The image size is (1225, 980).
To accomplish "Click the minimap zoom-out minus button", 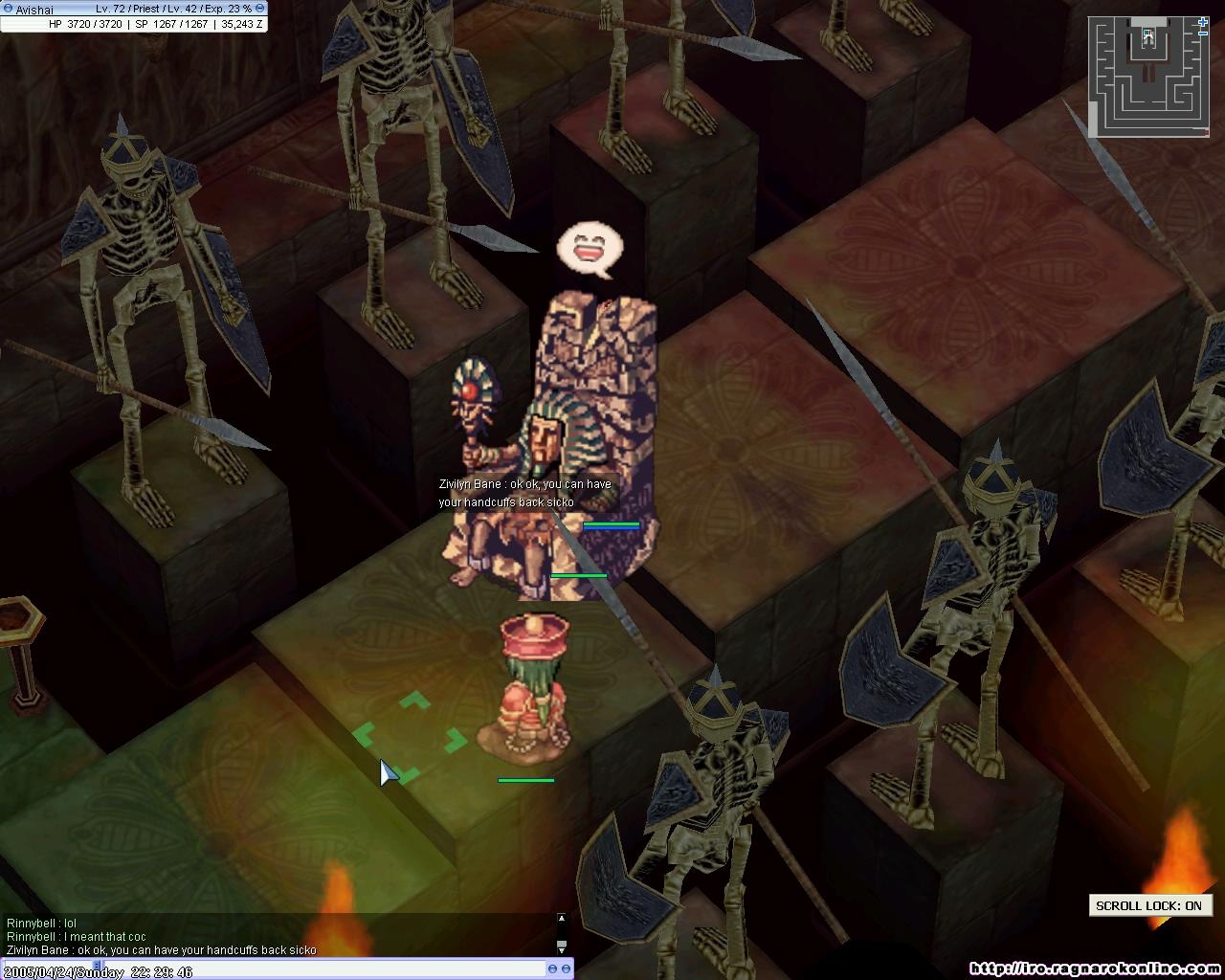I will coord(1203,33).
